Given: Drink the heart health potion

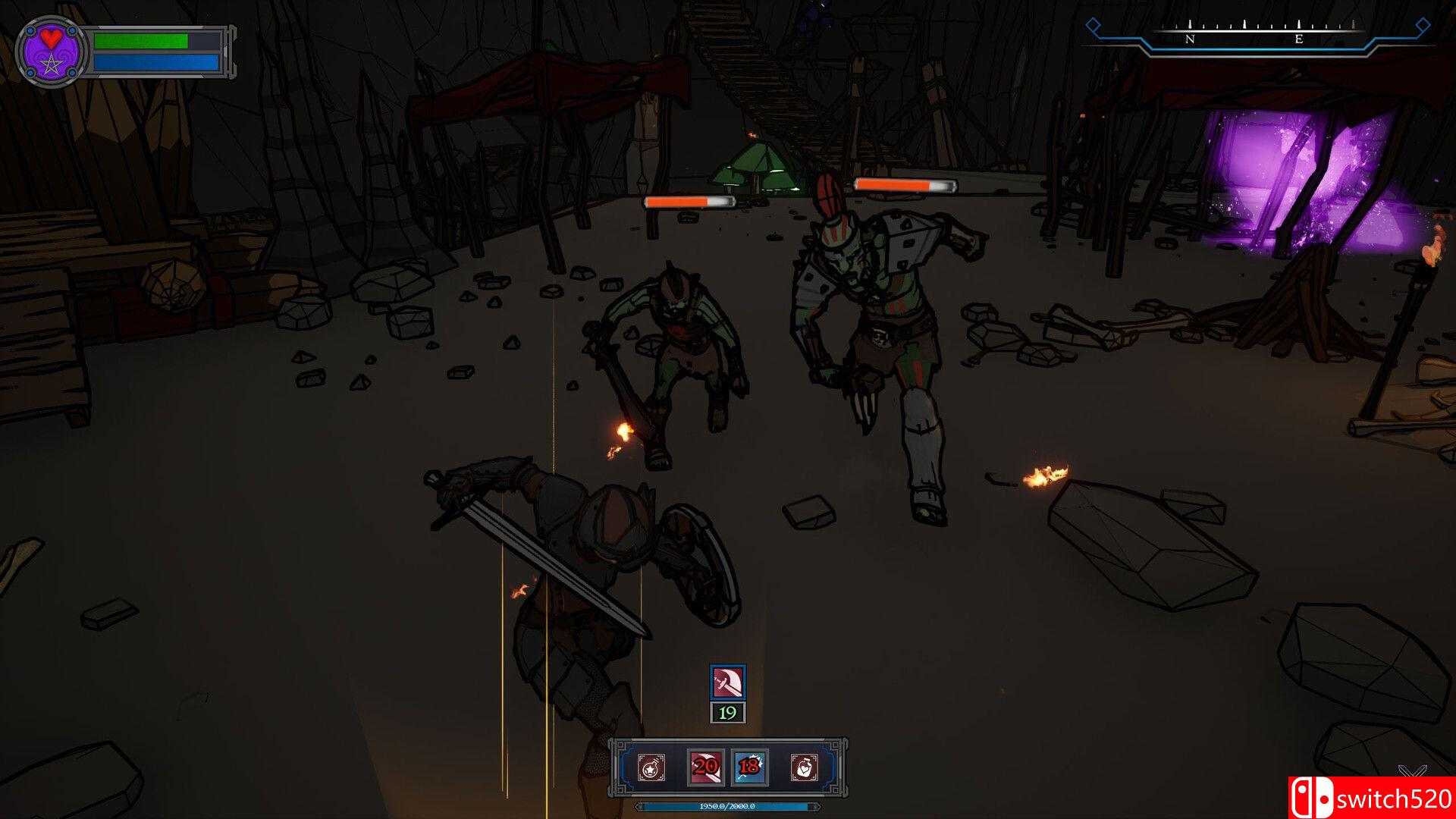Looking at the screenshot, I should point(805,767).
